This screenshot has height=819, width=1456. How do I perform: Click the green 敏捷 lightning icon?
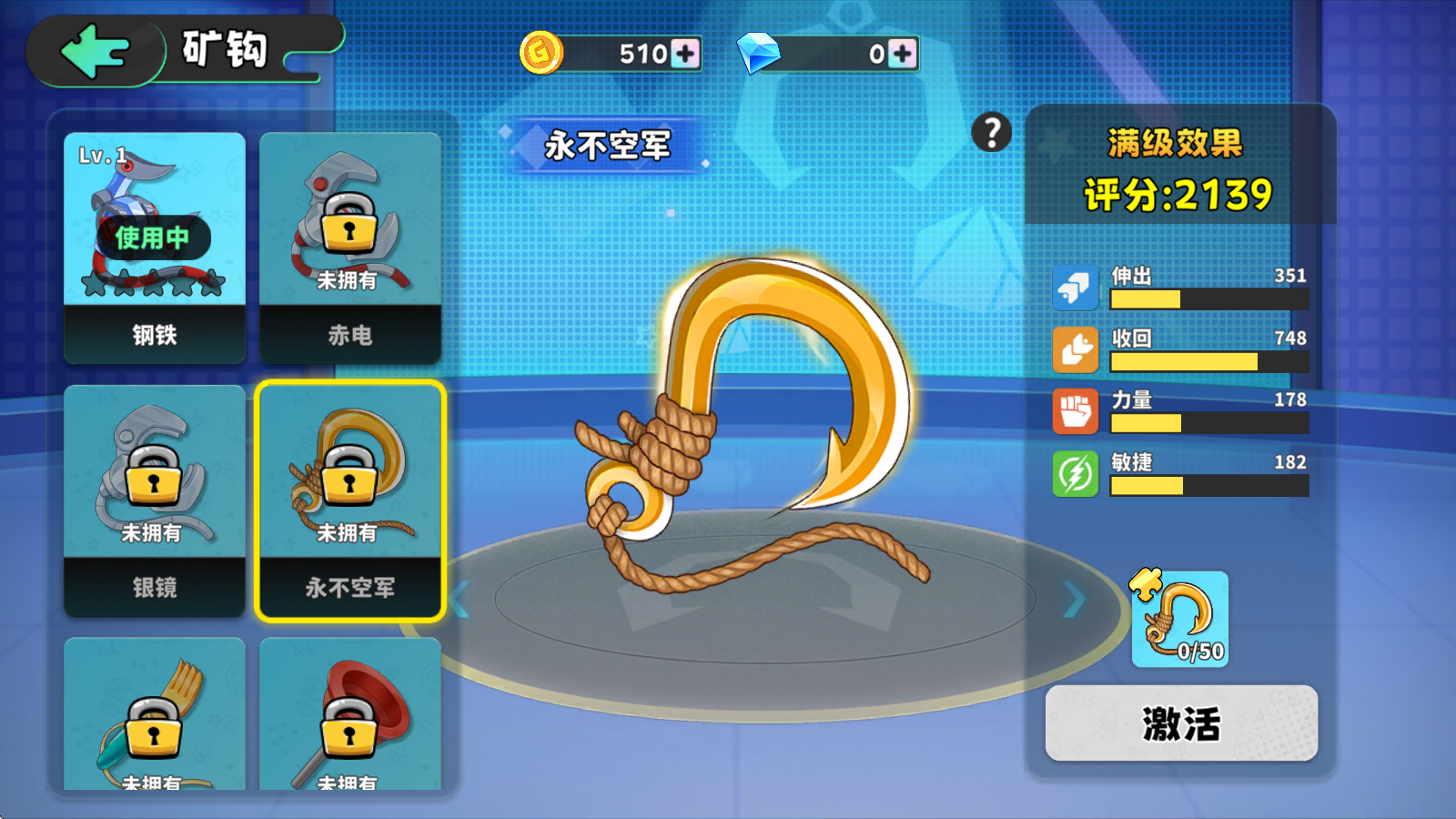1076,474
